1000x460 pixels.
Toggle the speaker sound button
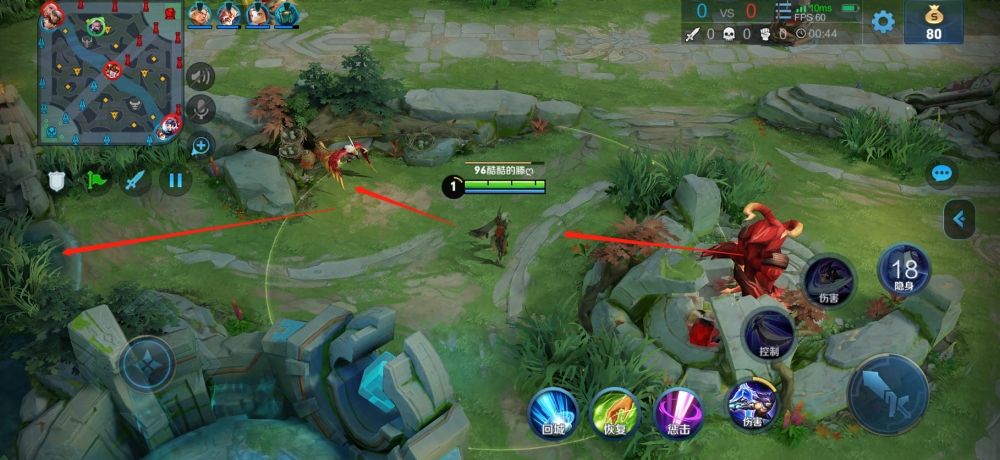coord(201,76)
